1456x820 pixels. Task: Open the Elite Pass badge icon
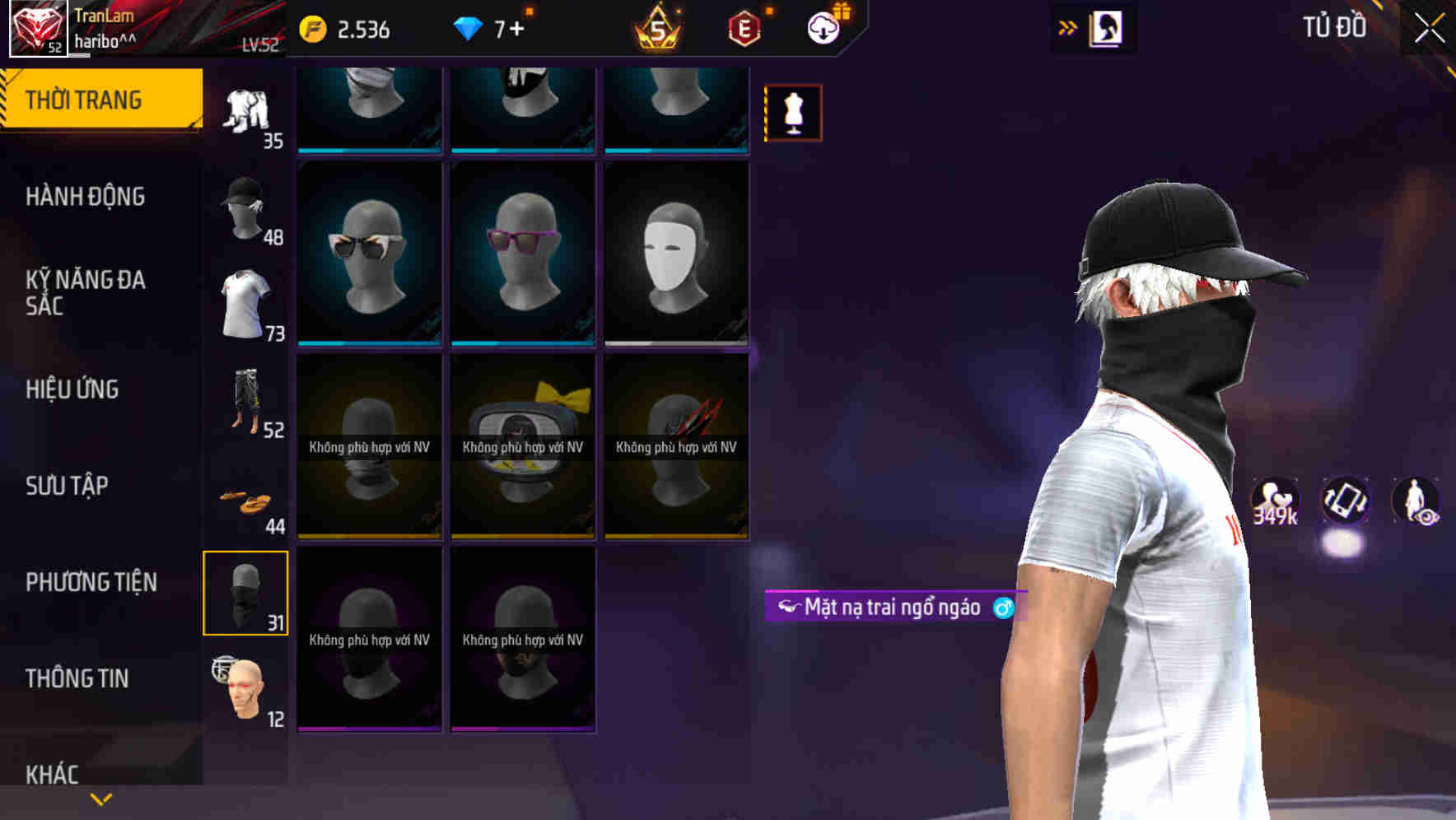pos(744,27)
